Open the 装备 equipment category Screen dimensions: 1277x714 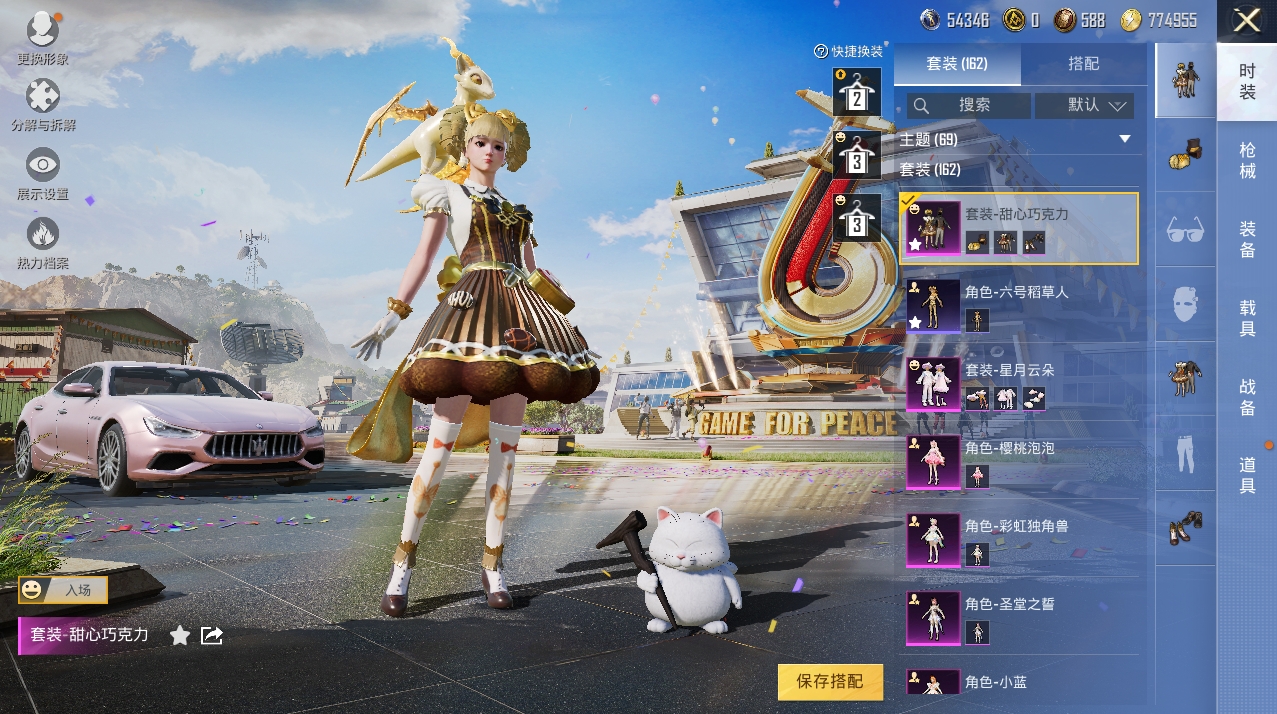click(1247, 240)
